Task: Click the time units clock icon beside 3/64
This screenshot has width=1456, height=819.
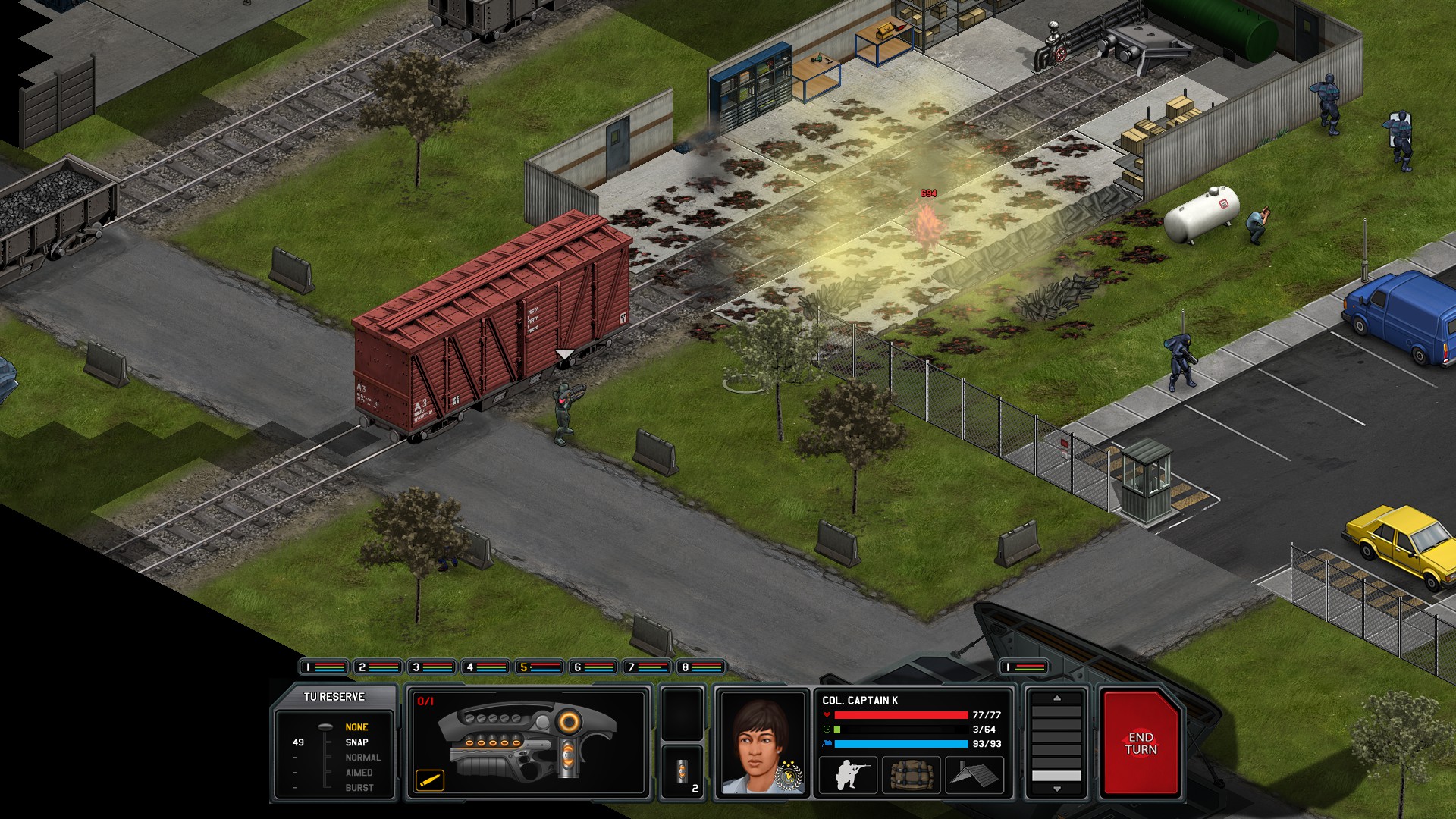Action: [827, 730]
